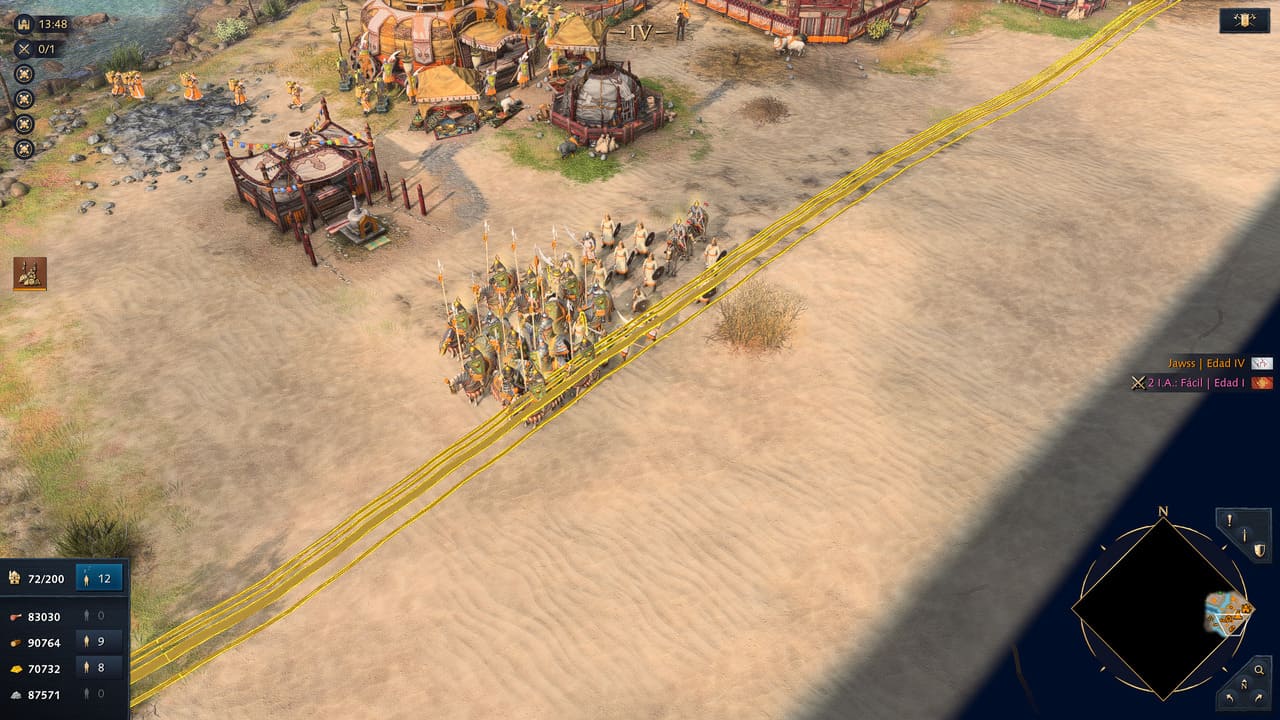Reset the camera to north

[1244, 684]
